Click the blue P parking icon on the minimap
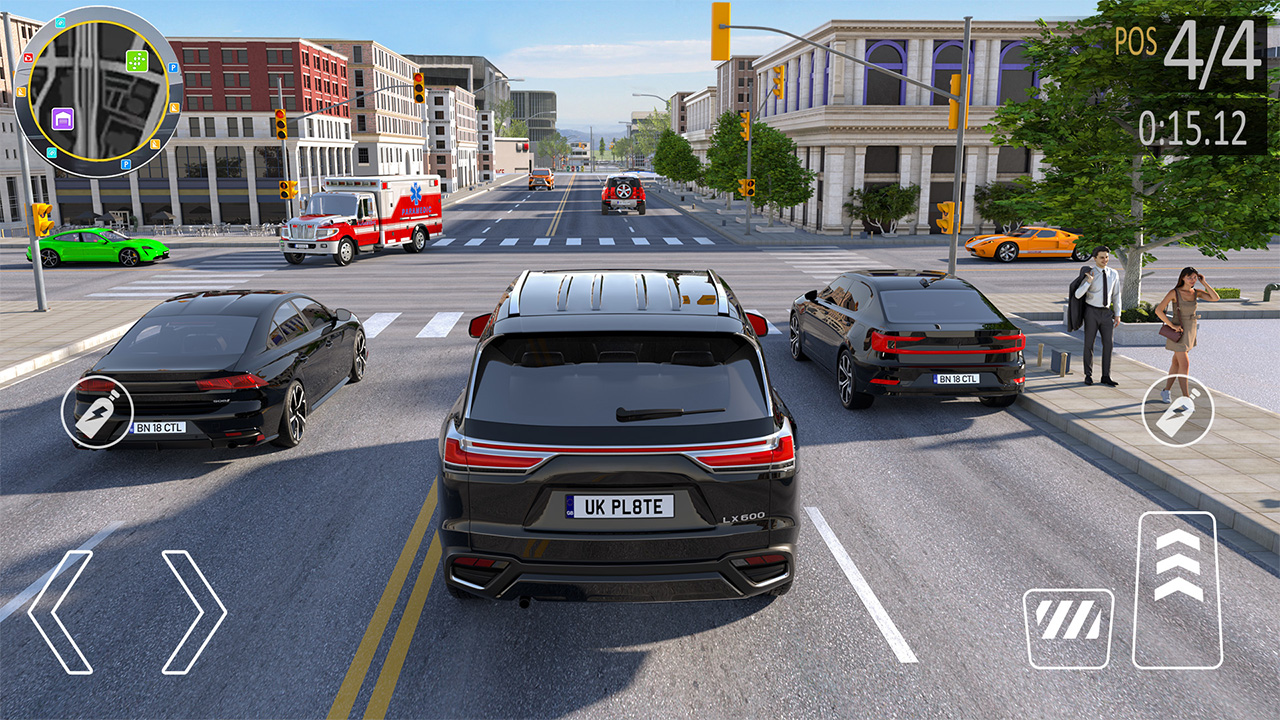This screenshot has width=1280, height=720. click(172, 67)
